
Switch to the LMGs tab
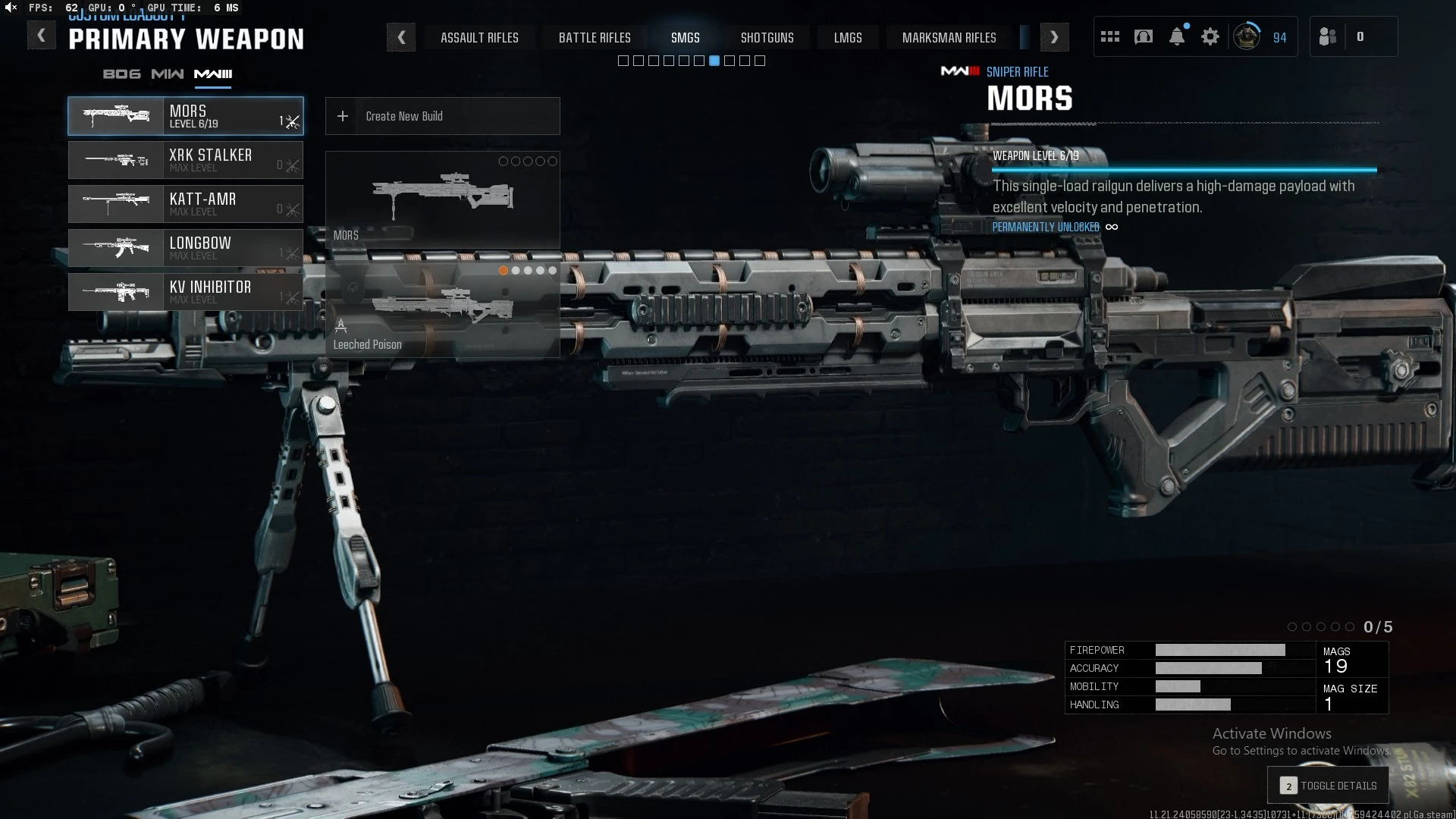pos(847,38)
